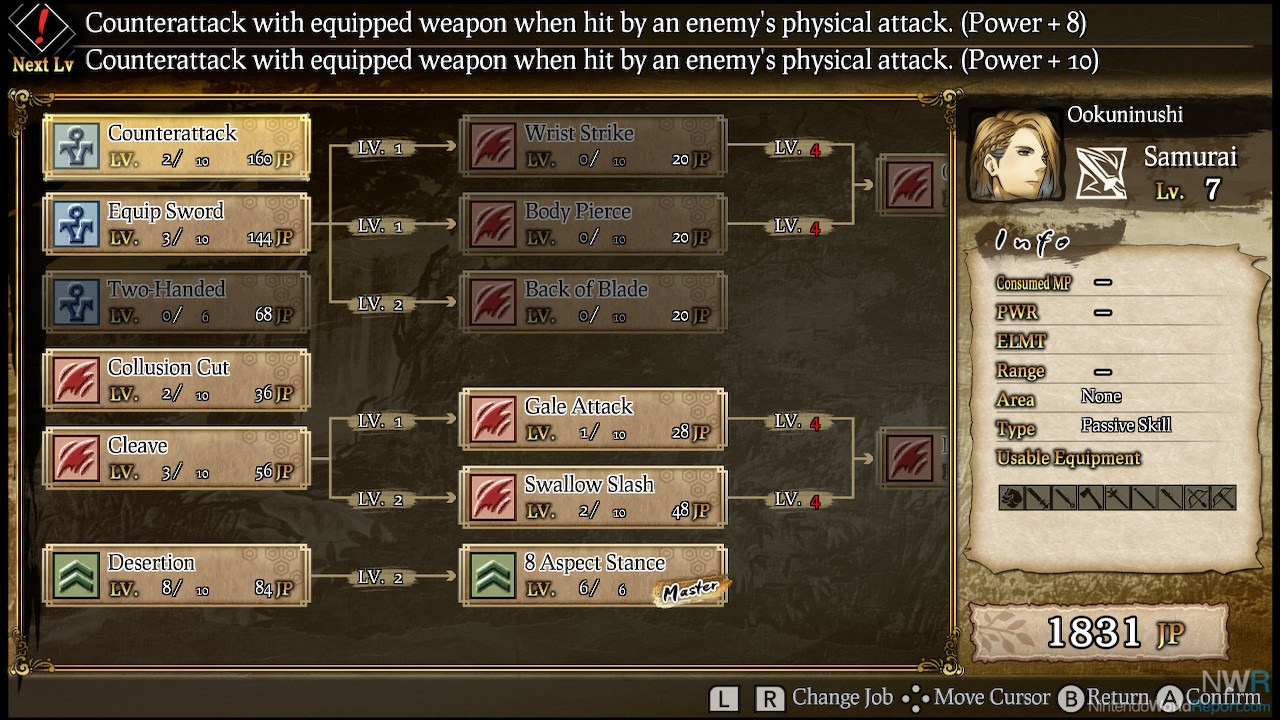This screenshot has height=720, width=1280.
Task: Select the Swallow Slash skill
Action: click(593, 497)
